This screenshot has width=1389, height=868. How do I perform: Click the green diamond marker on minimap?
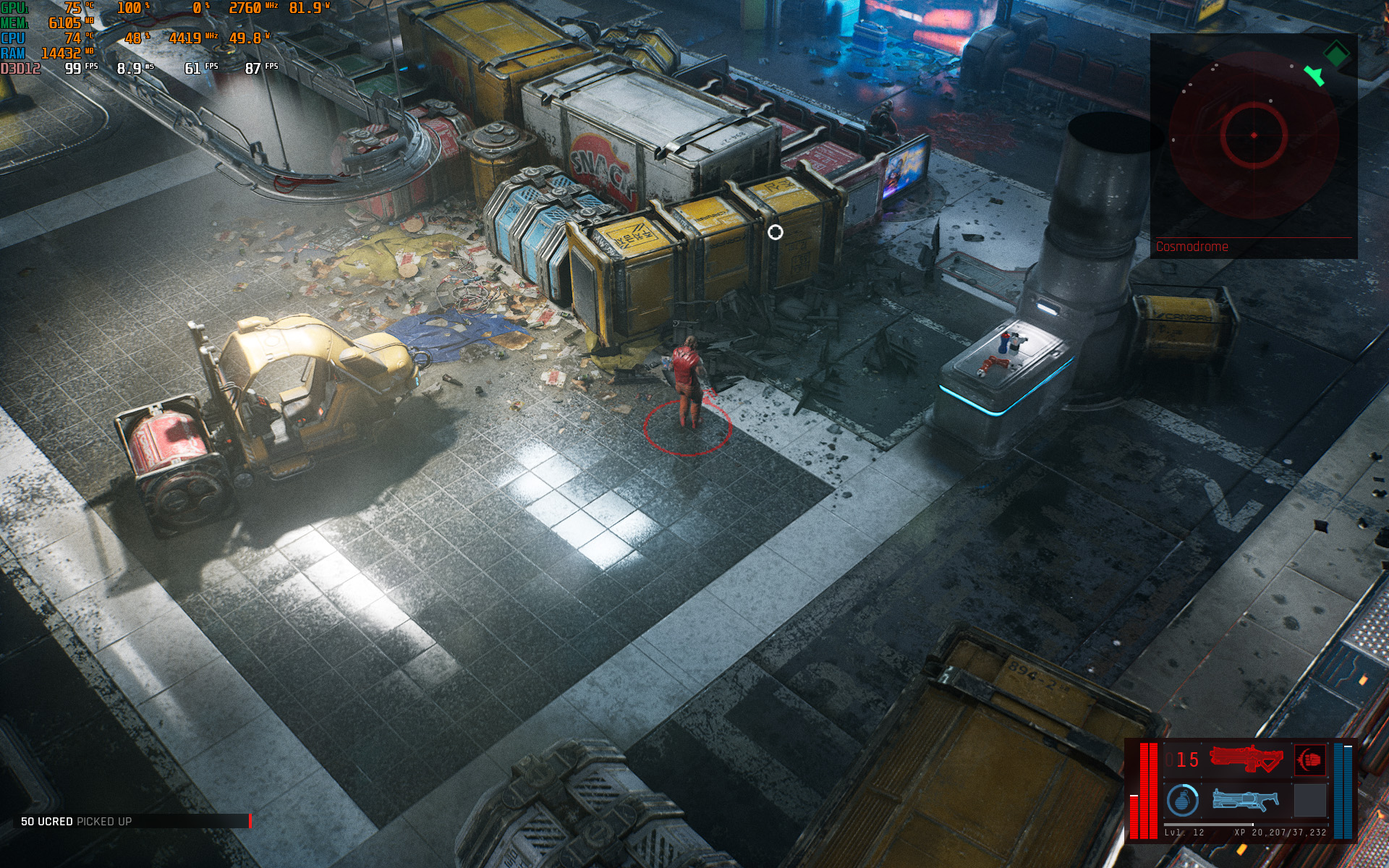(1336, 53)
